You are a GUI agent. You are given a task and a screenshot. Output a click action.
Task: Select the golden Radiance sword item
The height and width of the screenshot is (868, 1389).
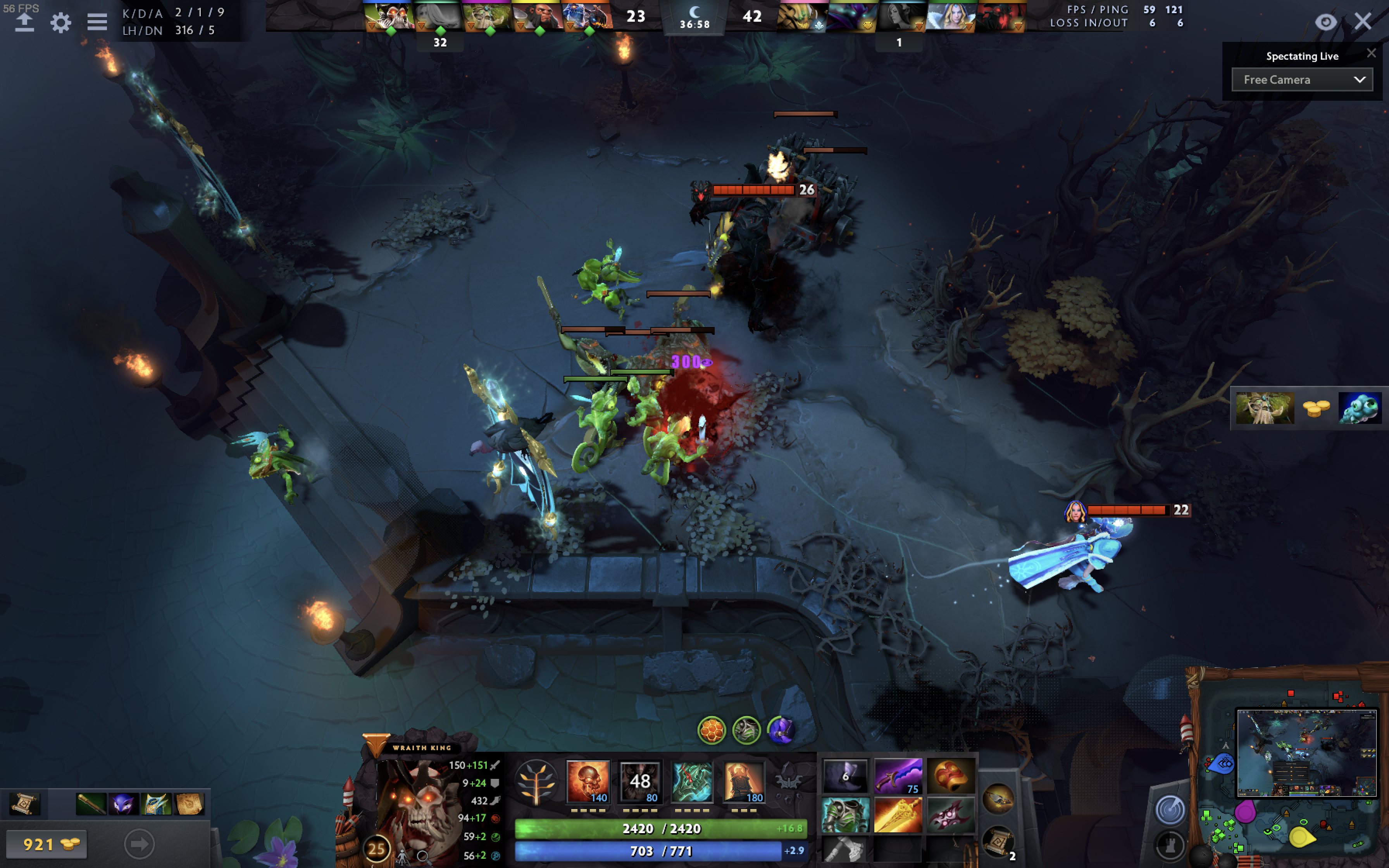pos(898,815)
